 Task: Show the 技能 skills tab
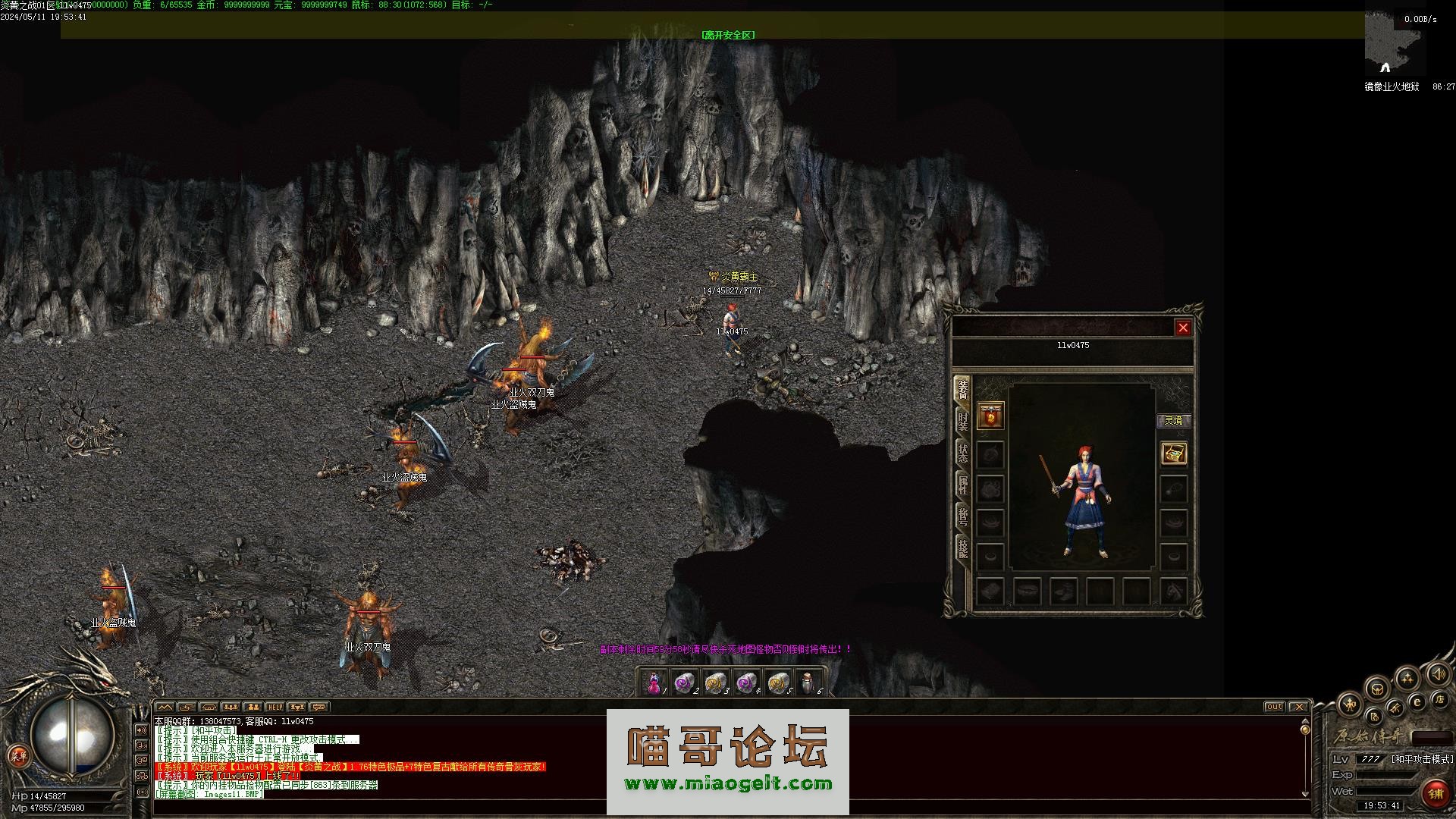[x=962, y=548]
